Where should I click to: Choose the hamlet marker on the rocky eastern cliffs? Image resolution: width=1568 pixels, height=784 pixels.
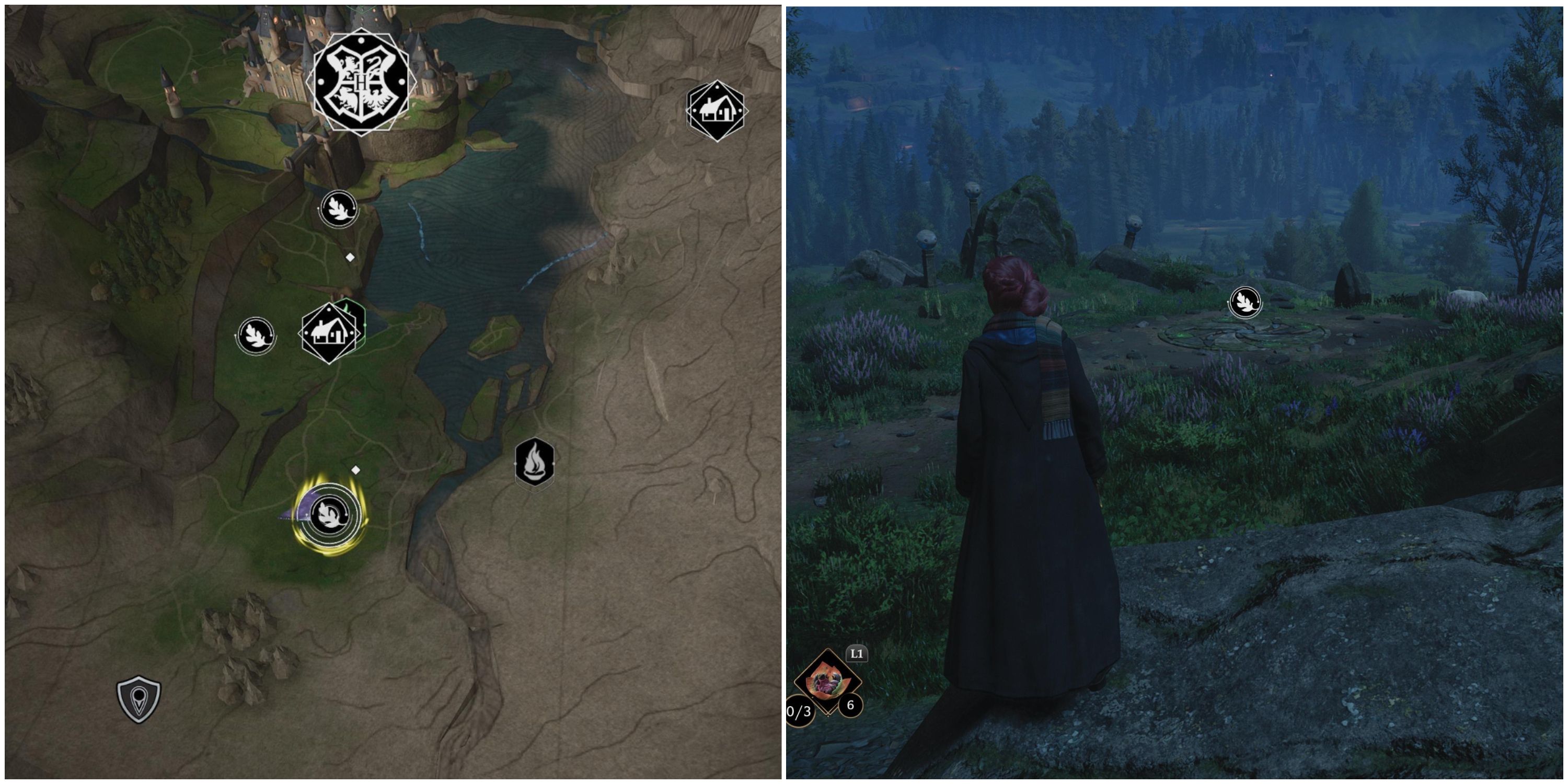716,111
